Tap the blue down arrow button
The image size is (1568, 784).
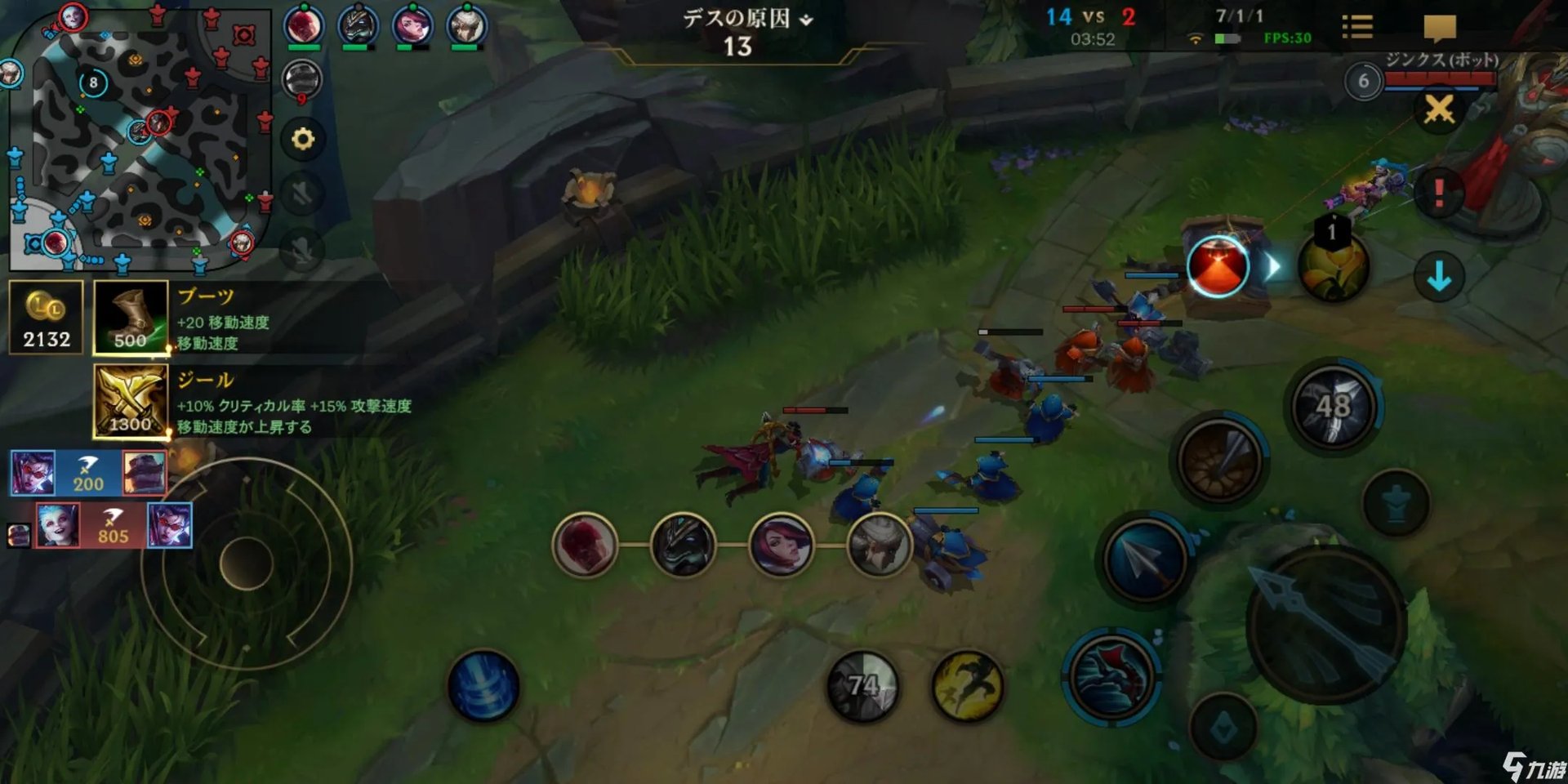[1439, 276]
